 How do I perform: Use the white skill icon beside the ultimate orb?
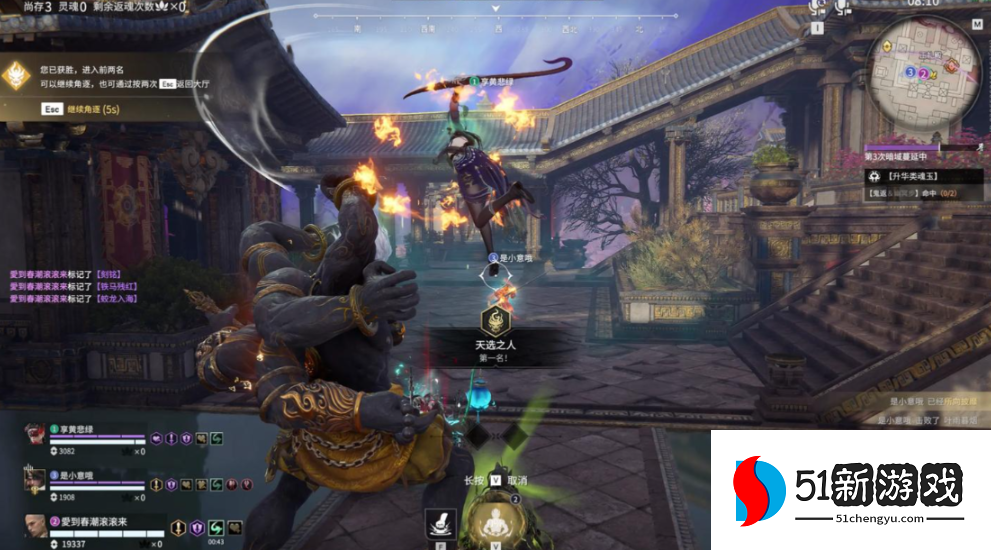[436, 522]
